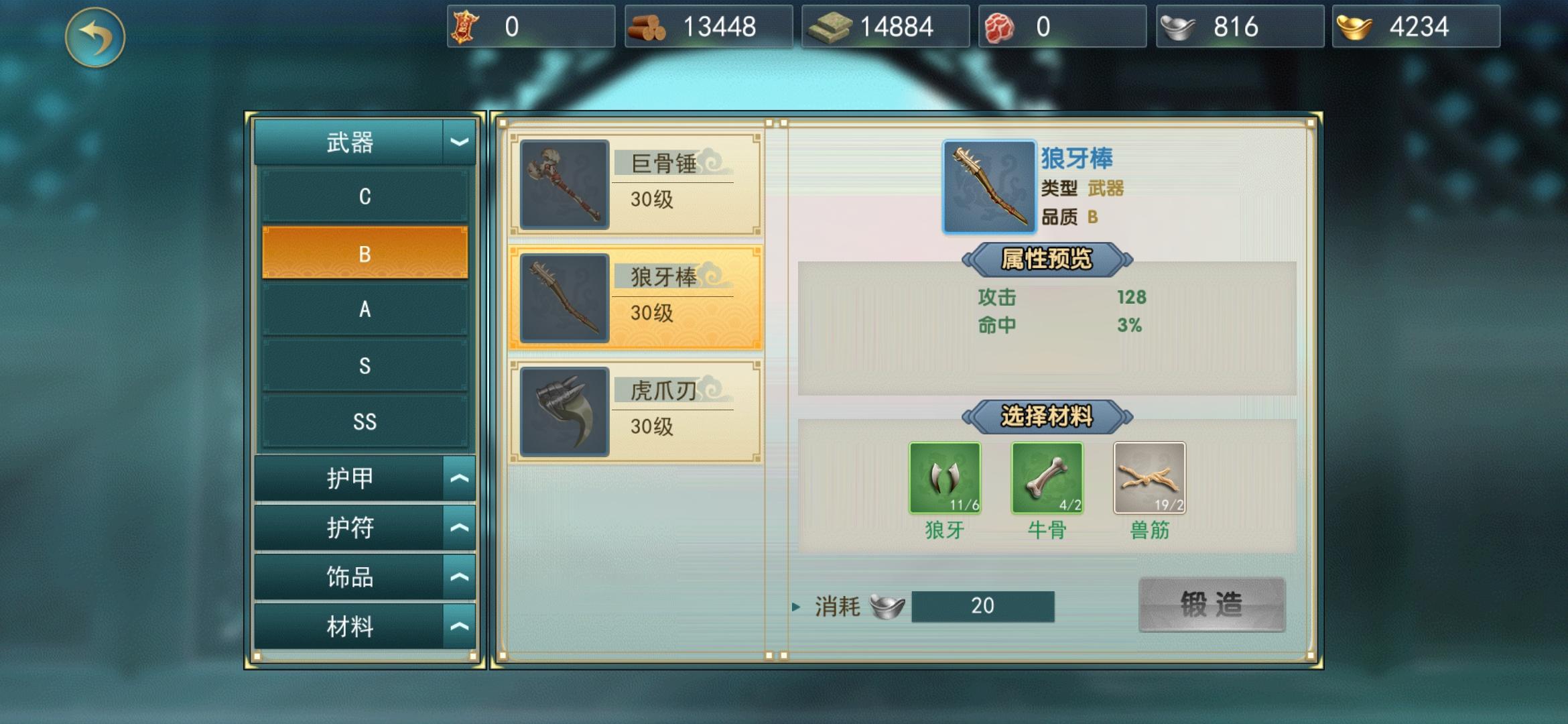
Task: Deselect the 狼牙 material
Action: [945, 477]
